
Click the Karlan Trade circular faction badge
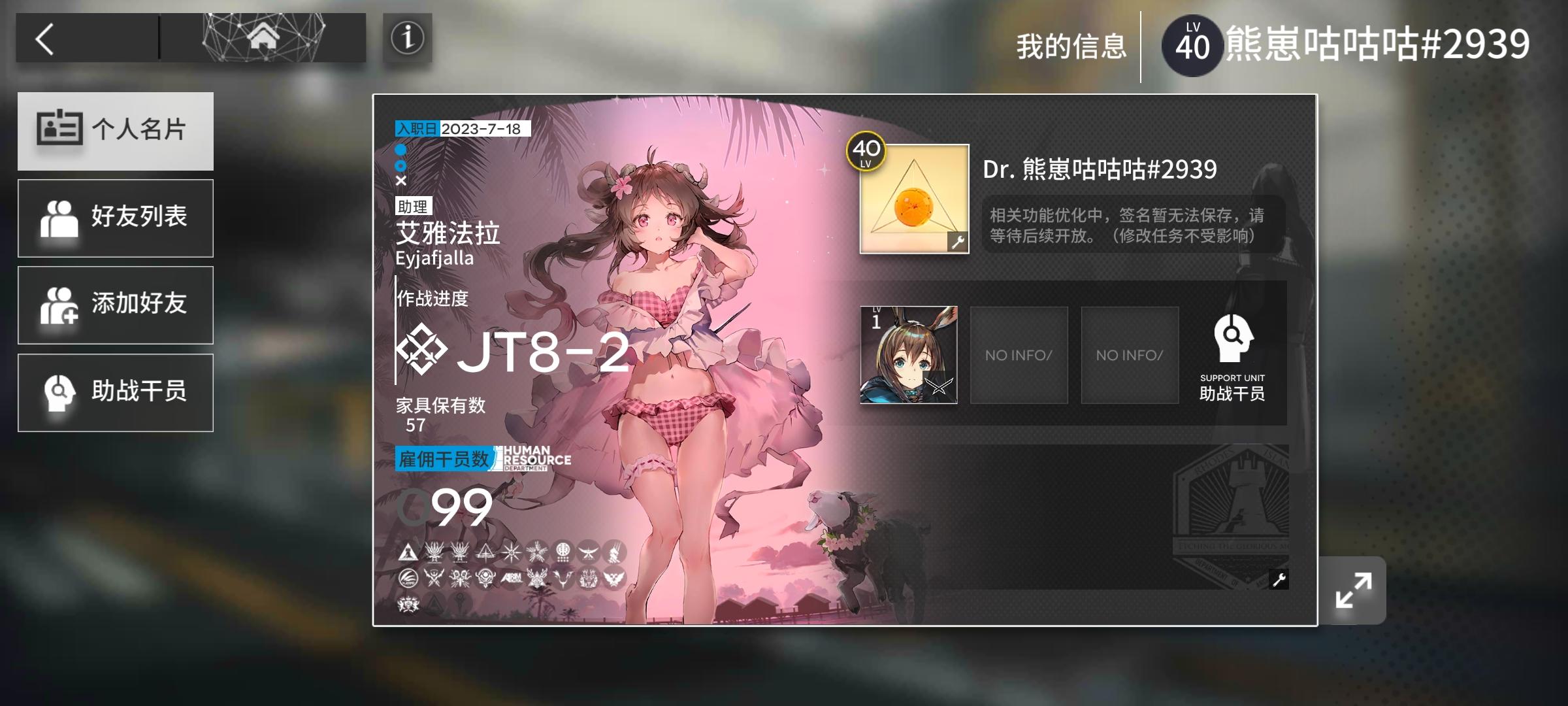pos(408,578)
